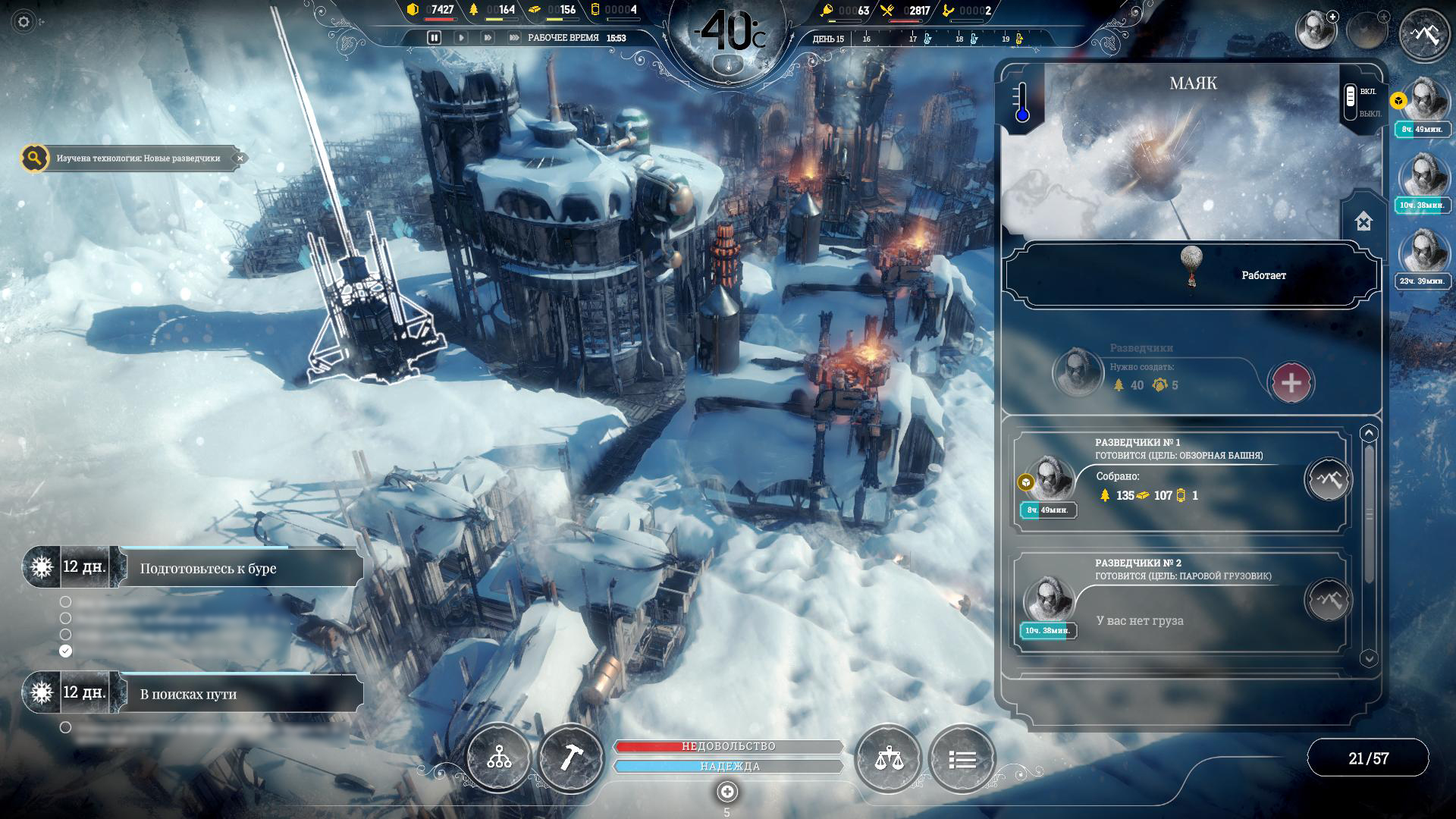Screen dimensions: 1456x819
Task: Show Scouts №2 on the Frostland map
Action: click(1328, 601)
